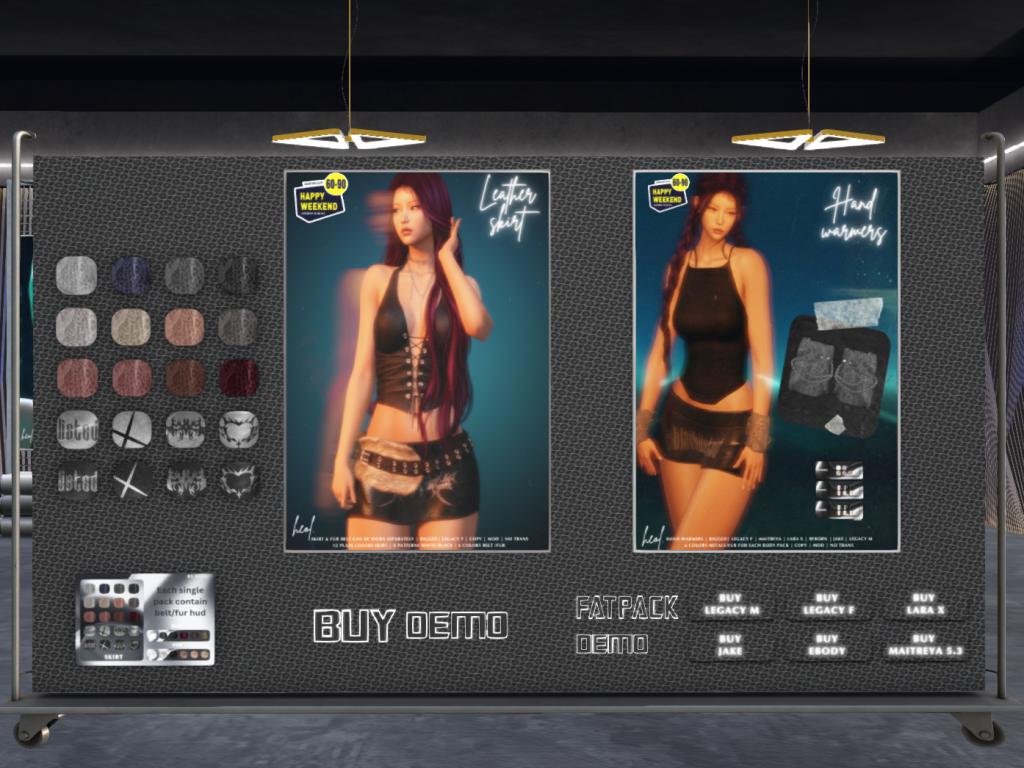
Task: View the skirt HUD preview panel
Action: (x=146, y=619)
